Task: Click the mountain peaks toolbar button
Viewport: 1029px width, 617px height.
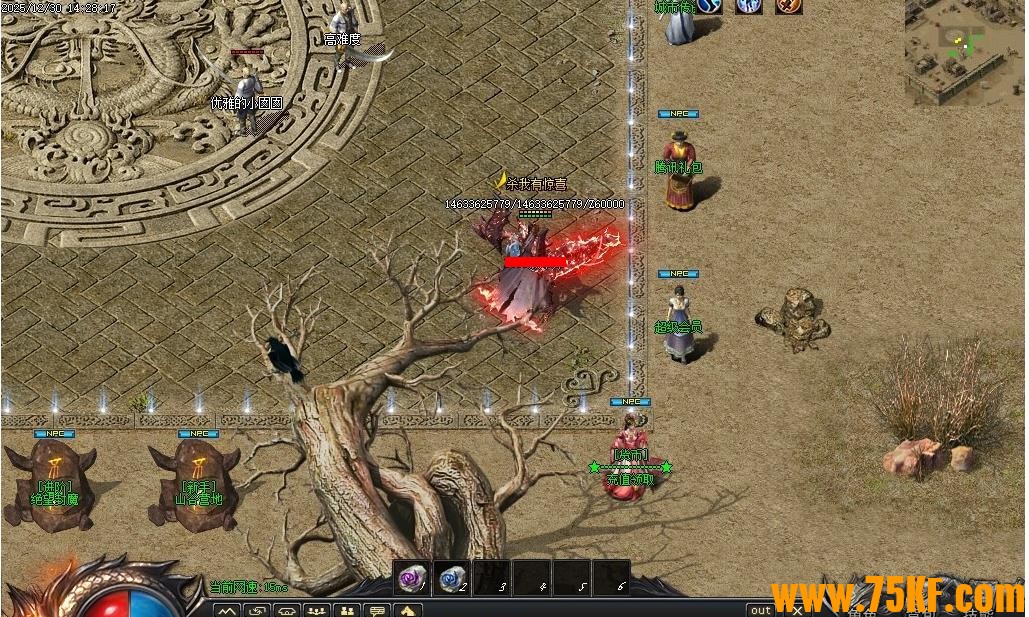Action: point(227,610)
